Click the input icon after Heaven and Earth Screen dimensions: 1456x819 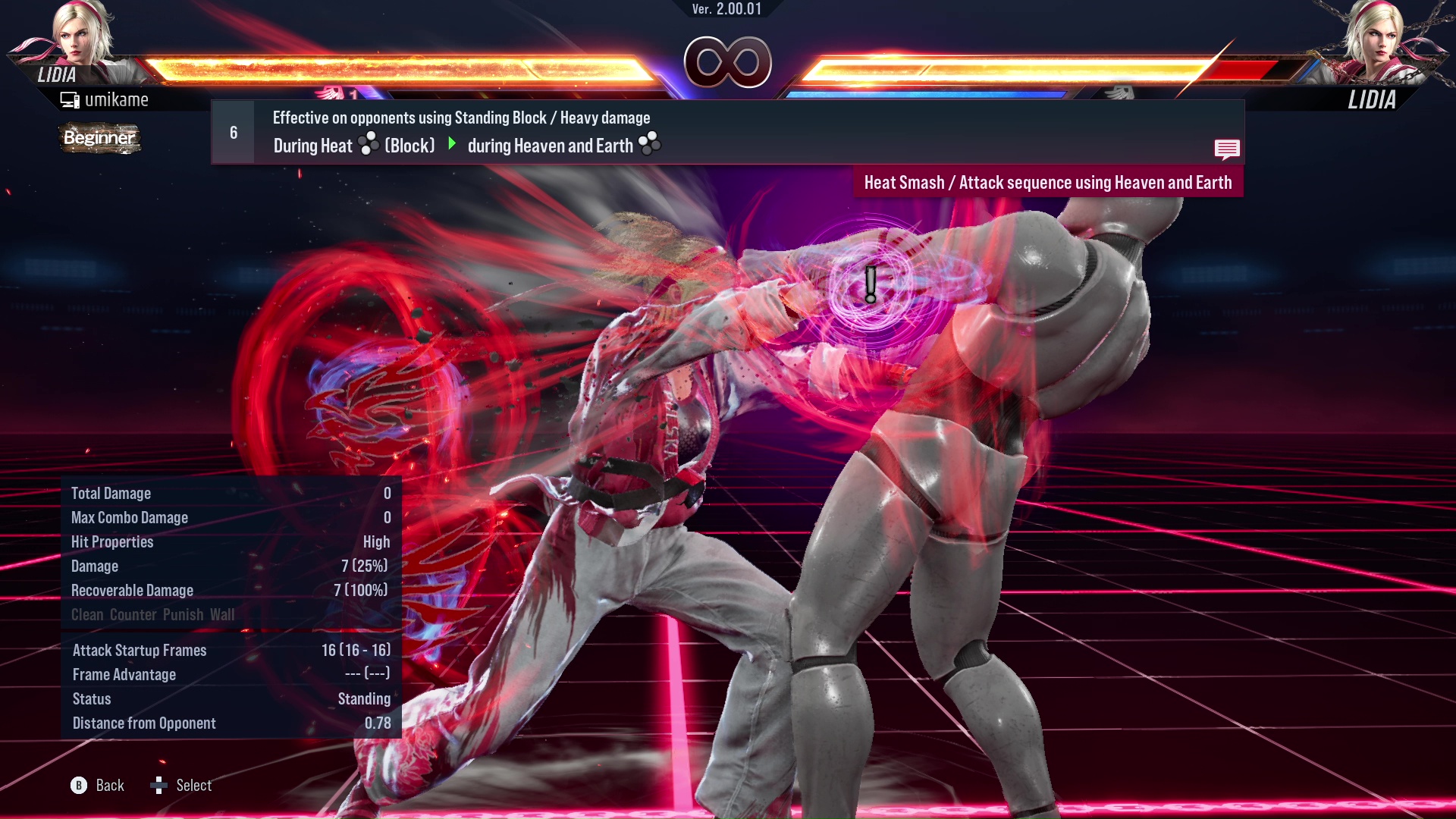(651, 144)
